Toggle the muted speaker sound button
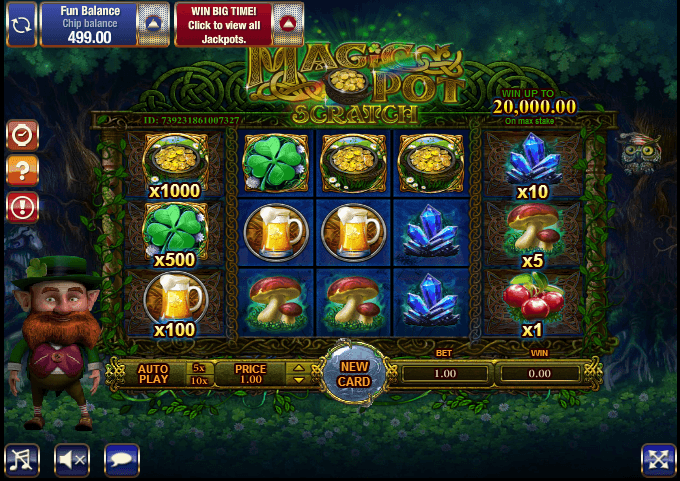The image size is (680, 481). coord(71,459)
